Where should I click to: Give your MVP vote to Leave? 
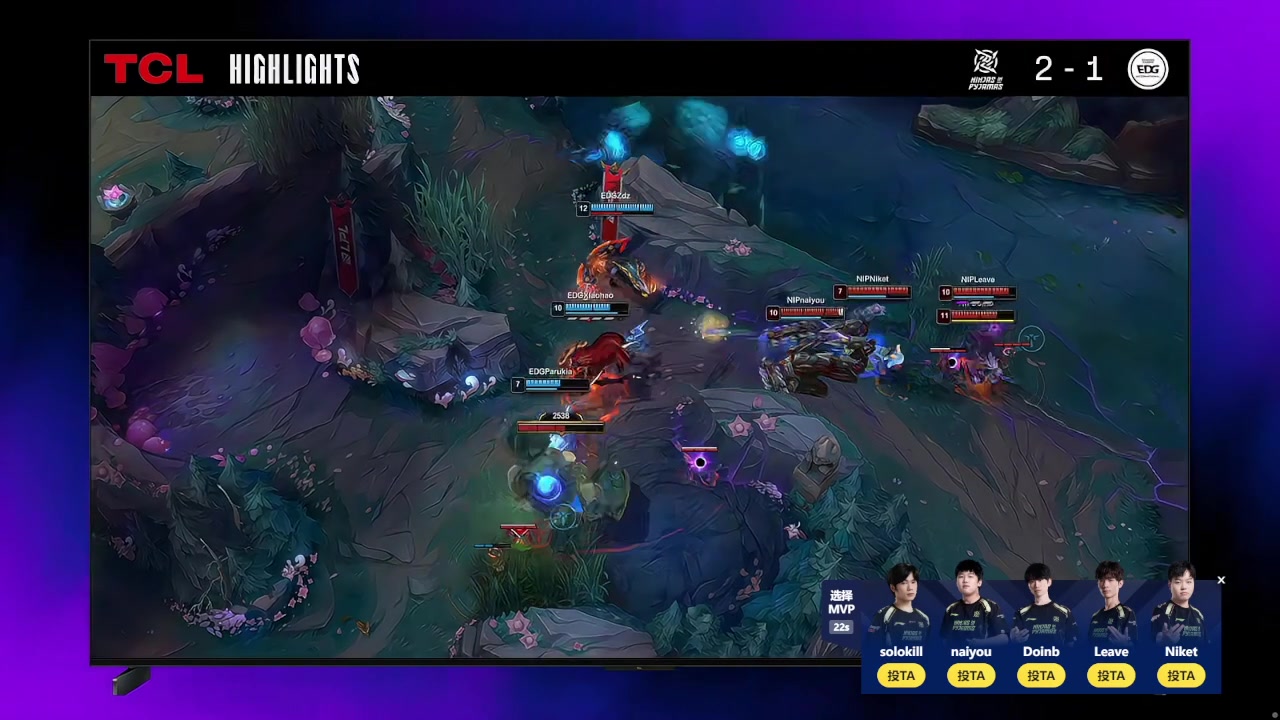[1111, 676]
